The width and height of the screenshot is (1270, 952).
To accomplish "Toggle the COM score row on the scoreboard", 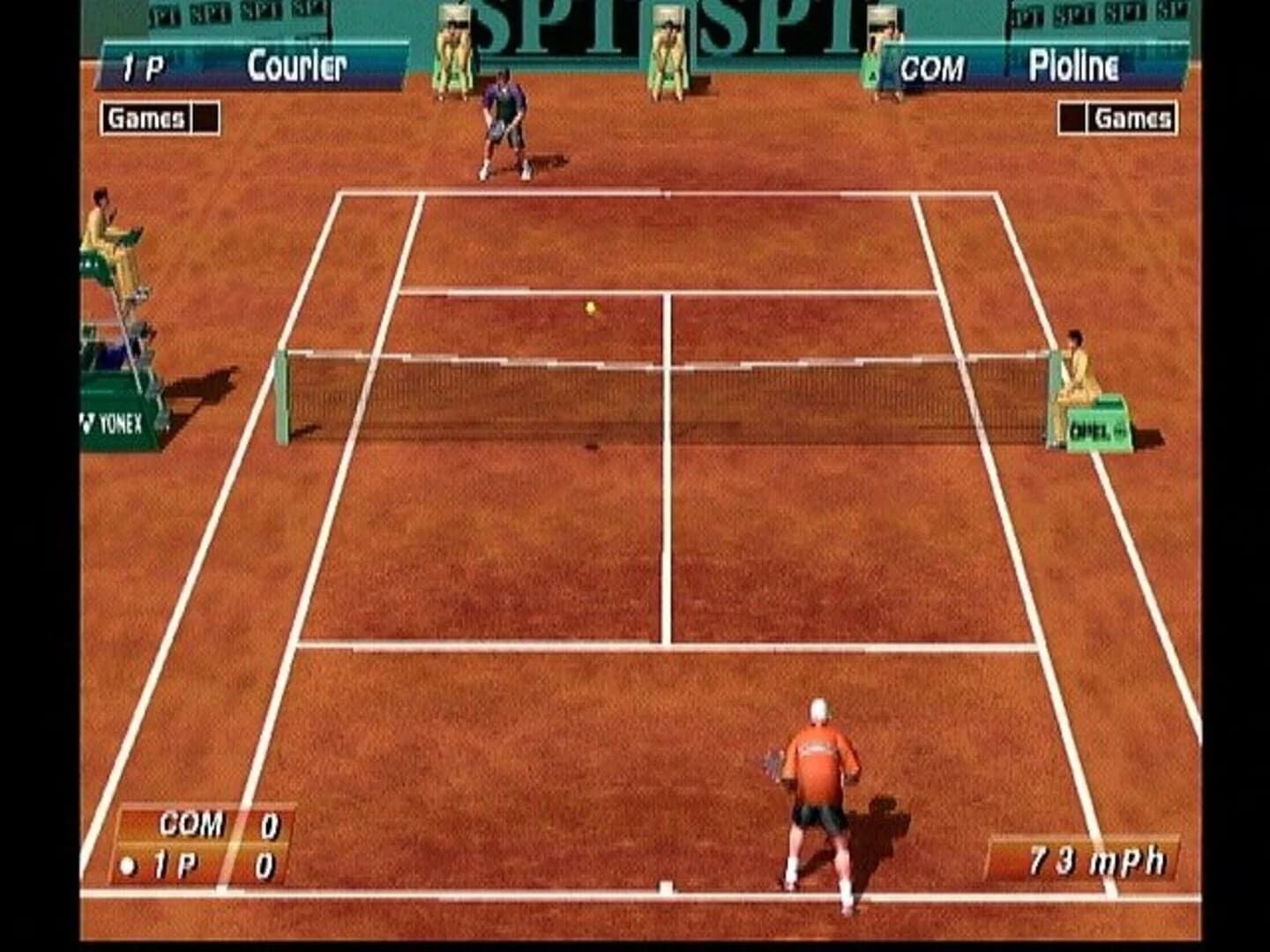I will [205, 827].
